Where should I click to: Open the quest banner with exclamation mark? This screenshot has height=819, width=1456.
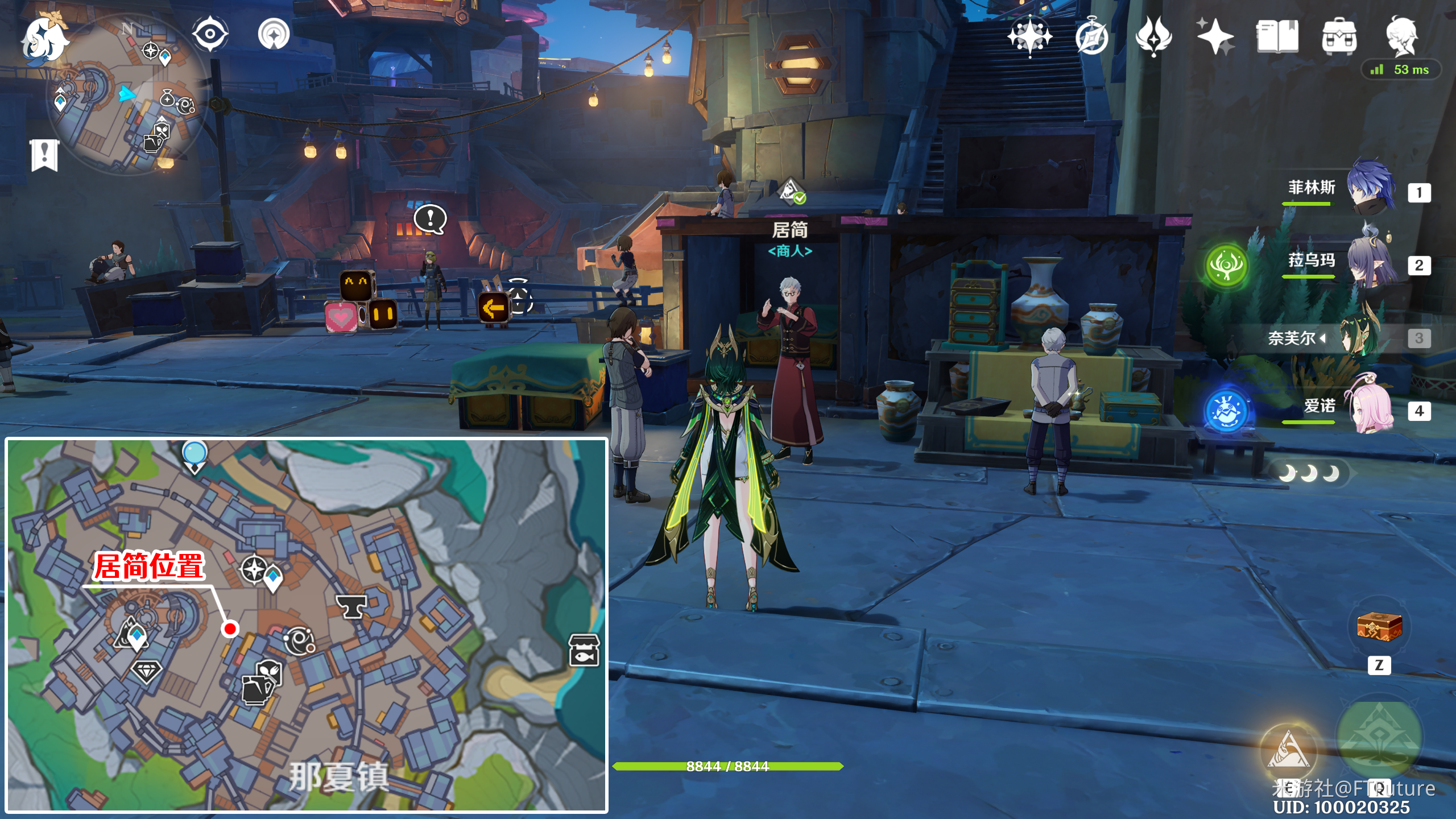tap(44, 155)
